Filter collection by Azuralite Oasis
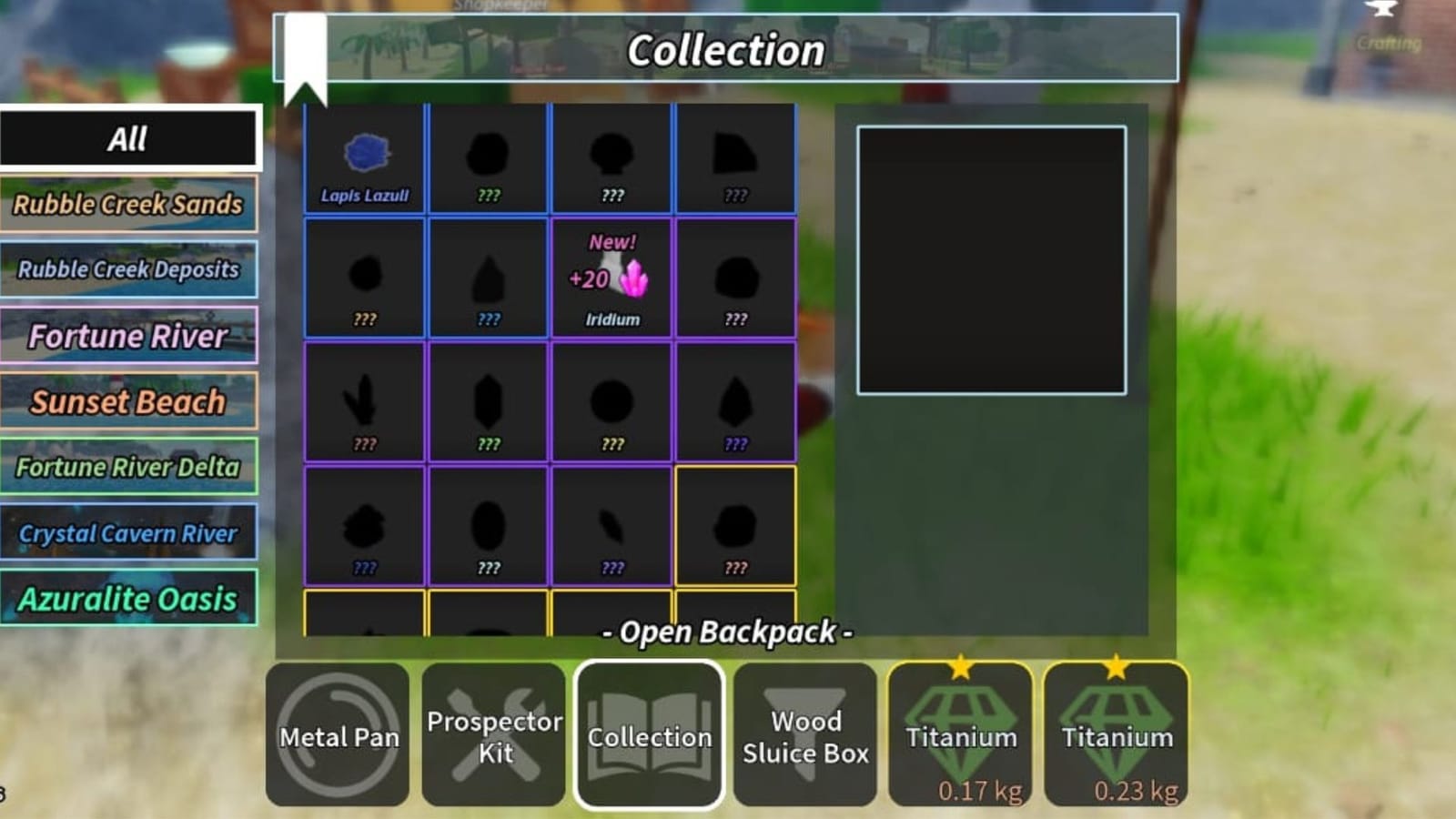This screenshot has width=1456, height=819. 130,599
